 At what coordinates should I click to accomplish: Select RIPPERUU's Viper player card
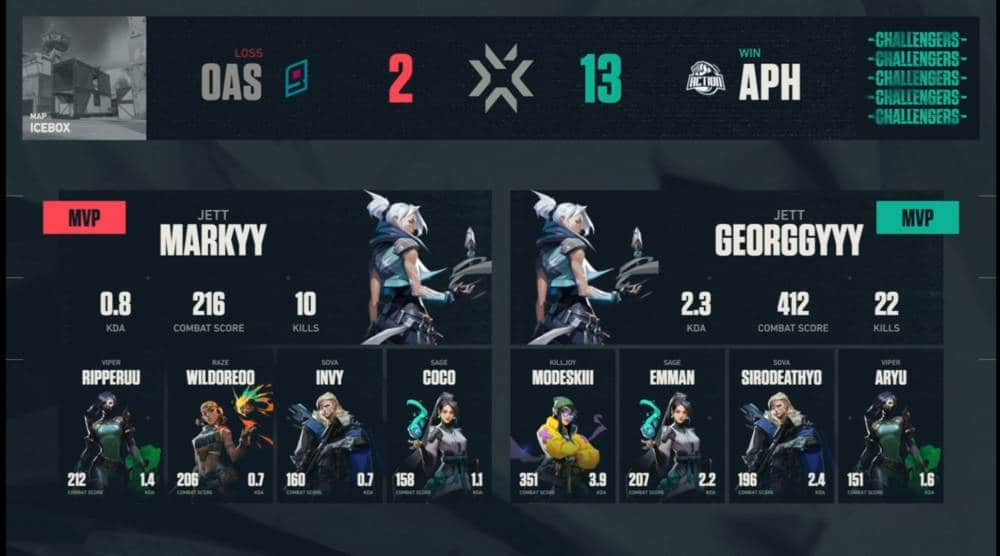click(112, 425)
